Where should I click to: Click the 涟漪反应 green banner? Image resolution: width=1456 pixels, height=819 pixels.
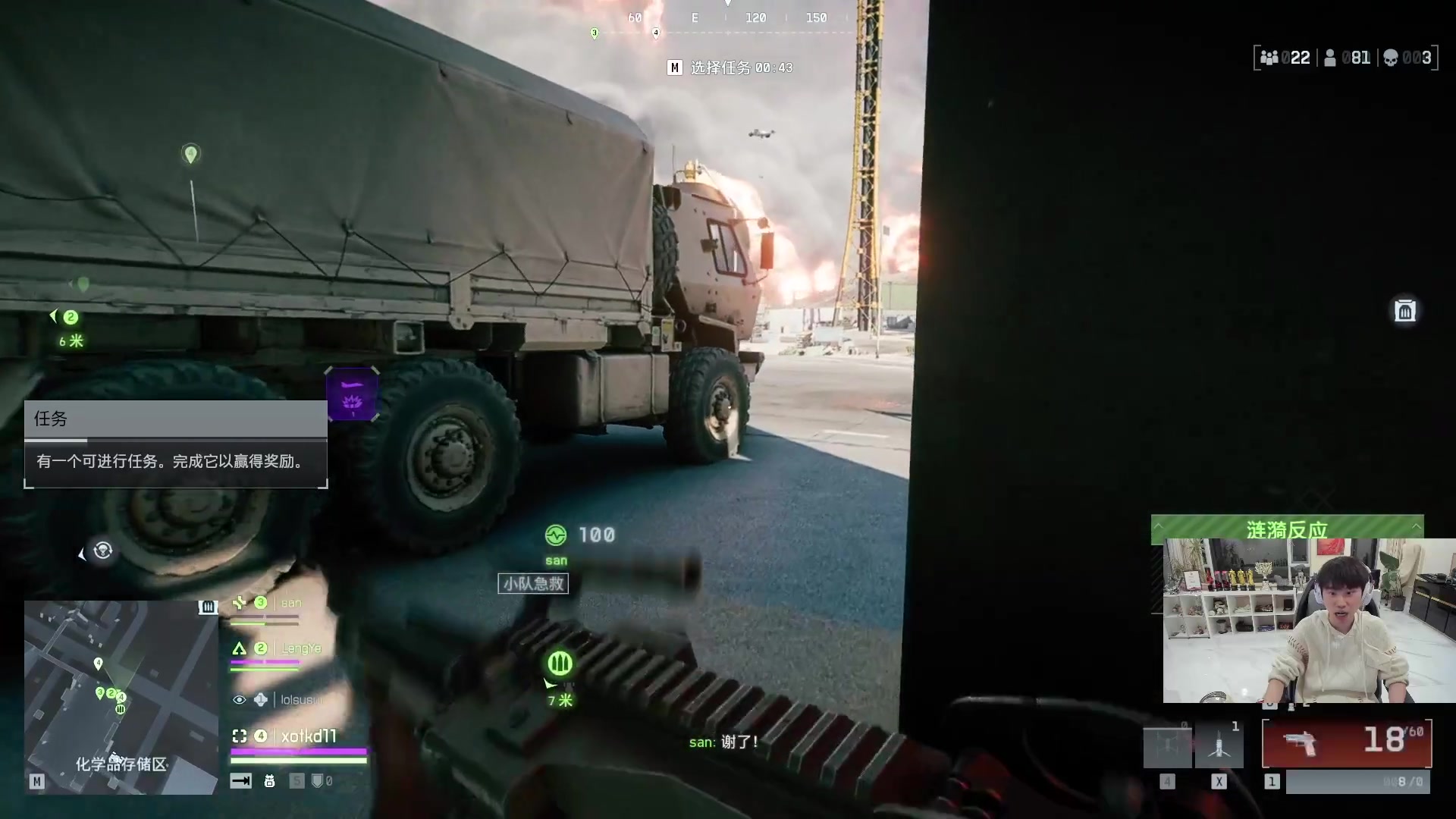(1287, 529)
